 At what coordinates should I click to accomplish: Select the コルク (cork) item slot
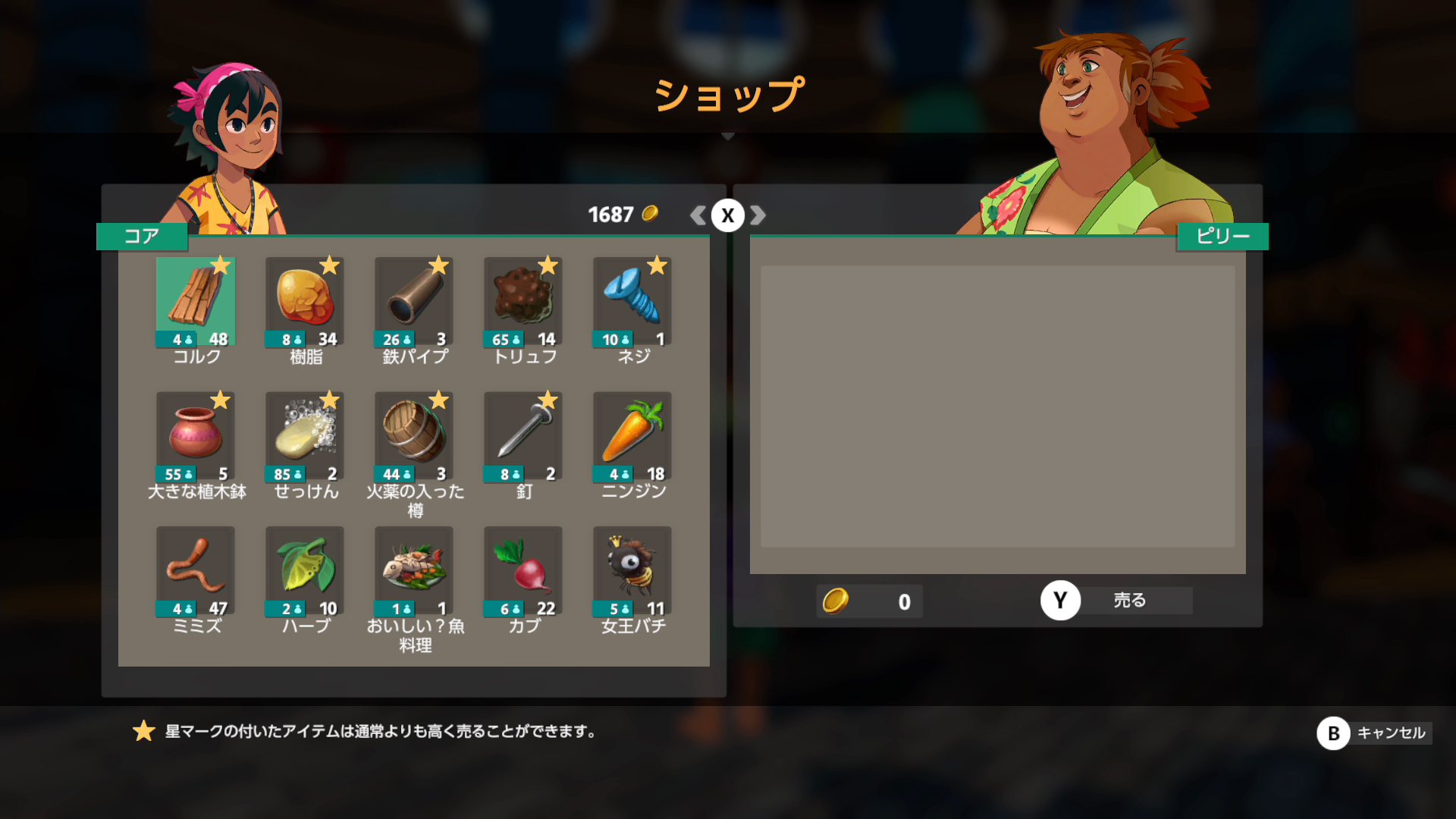(196, 302)
